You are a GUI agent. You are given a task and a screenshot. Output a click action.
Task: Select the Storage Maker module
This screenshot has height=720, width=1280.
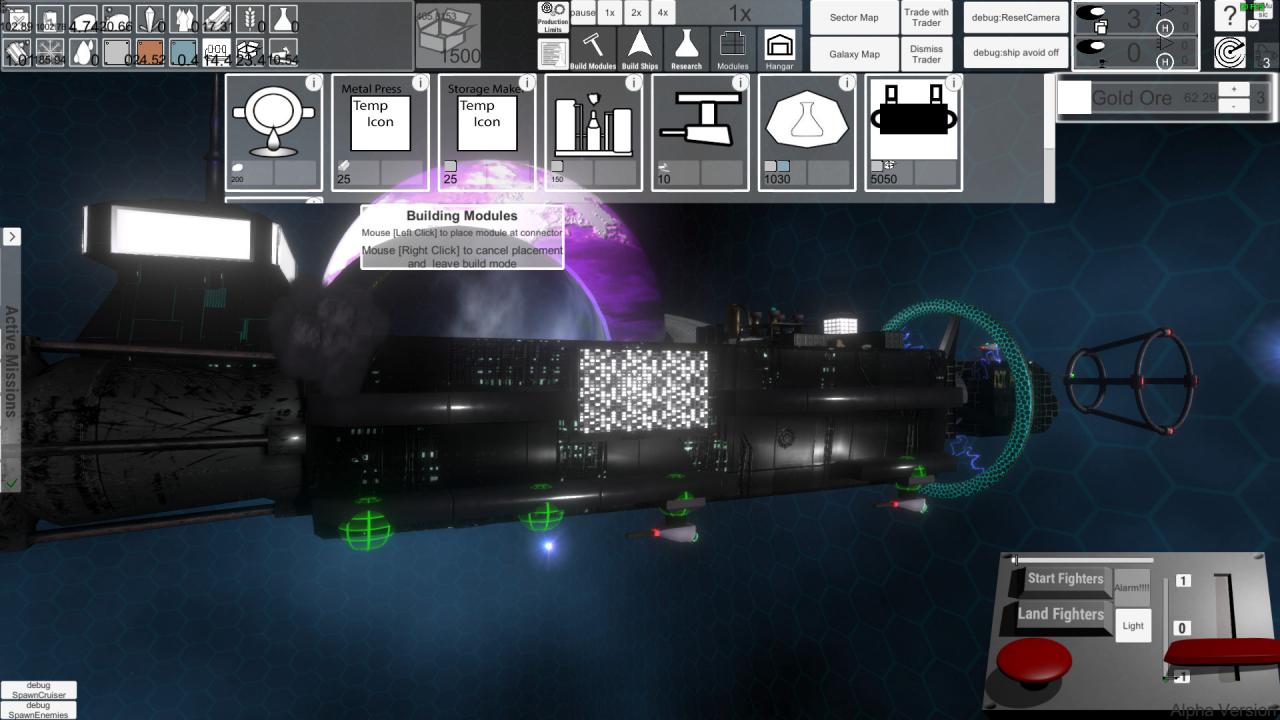click(x=487, y=132)
